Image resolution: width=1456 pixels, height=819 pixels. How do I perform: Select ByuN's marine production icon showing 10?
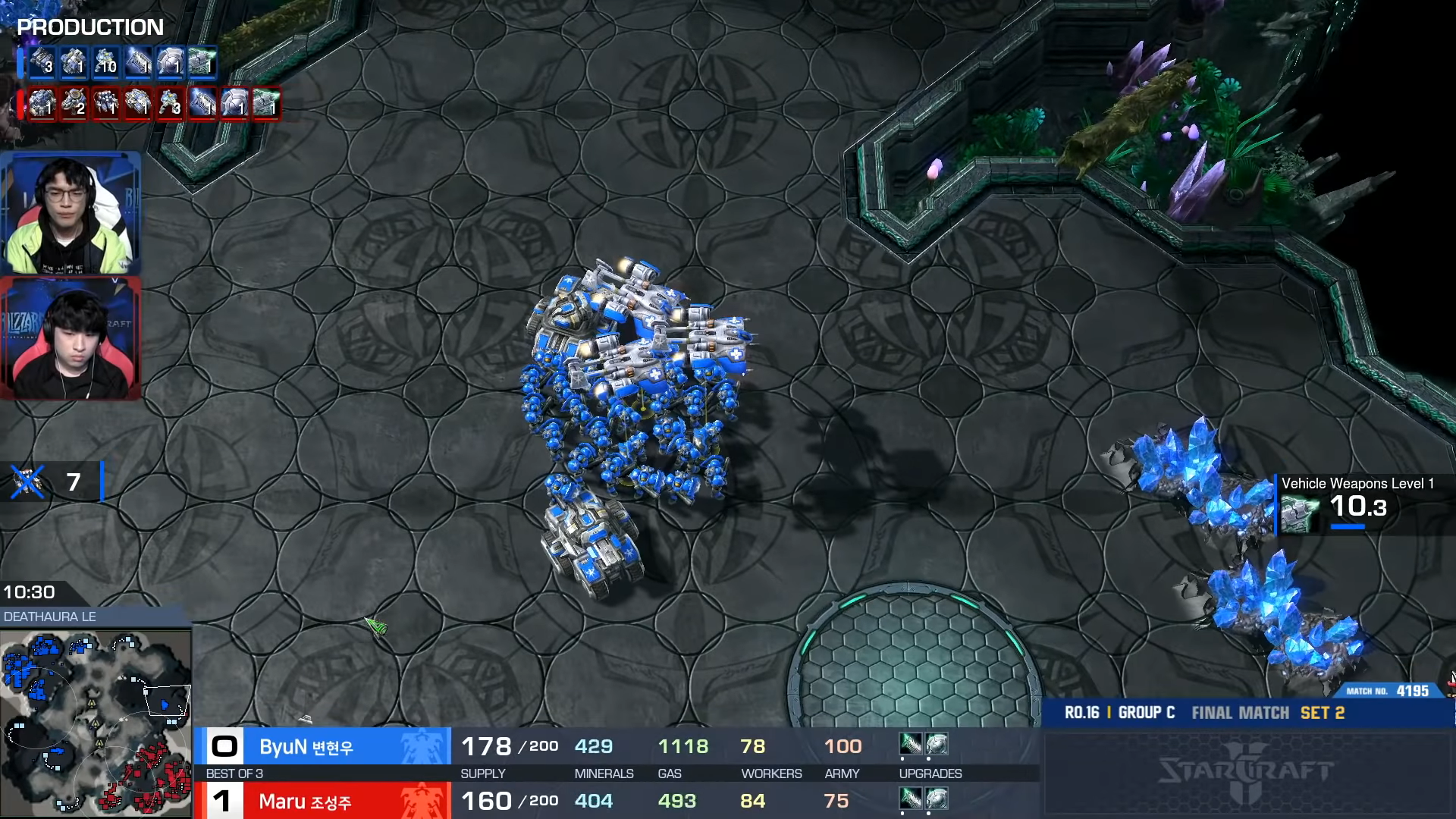coord(106,63)
